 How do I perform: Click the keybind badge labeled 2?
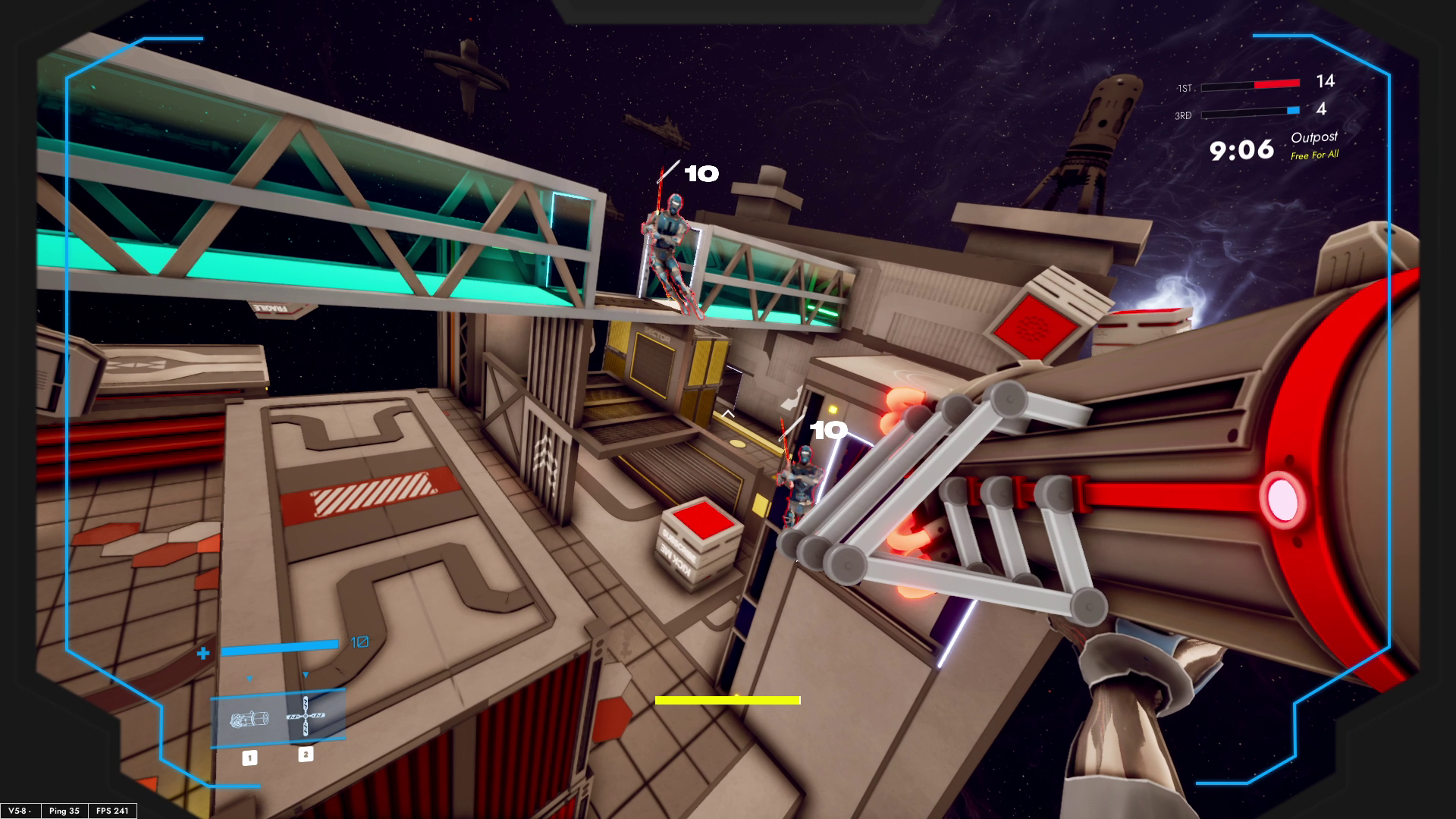[x=306, y=755]
